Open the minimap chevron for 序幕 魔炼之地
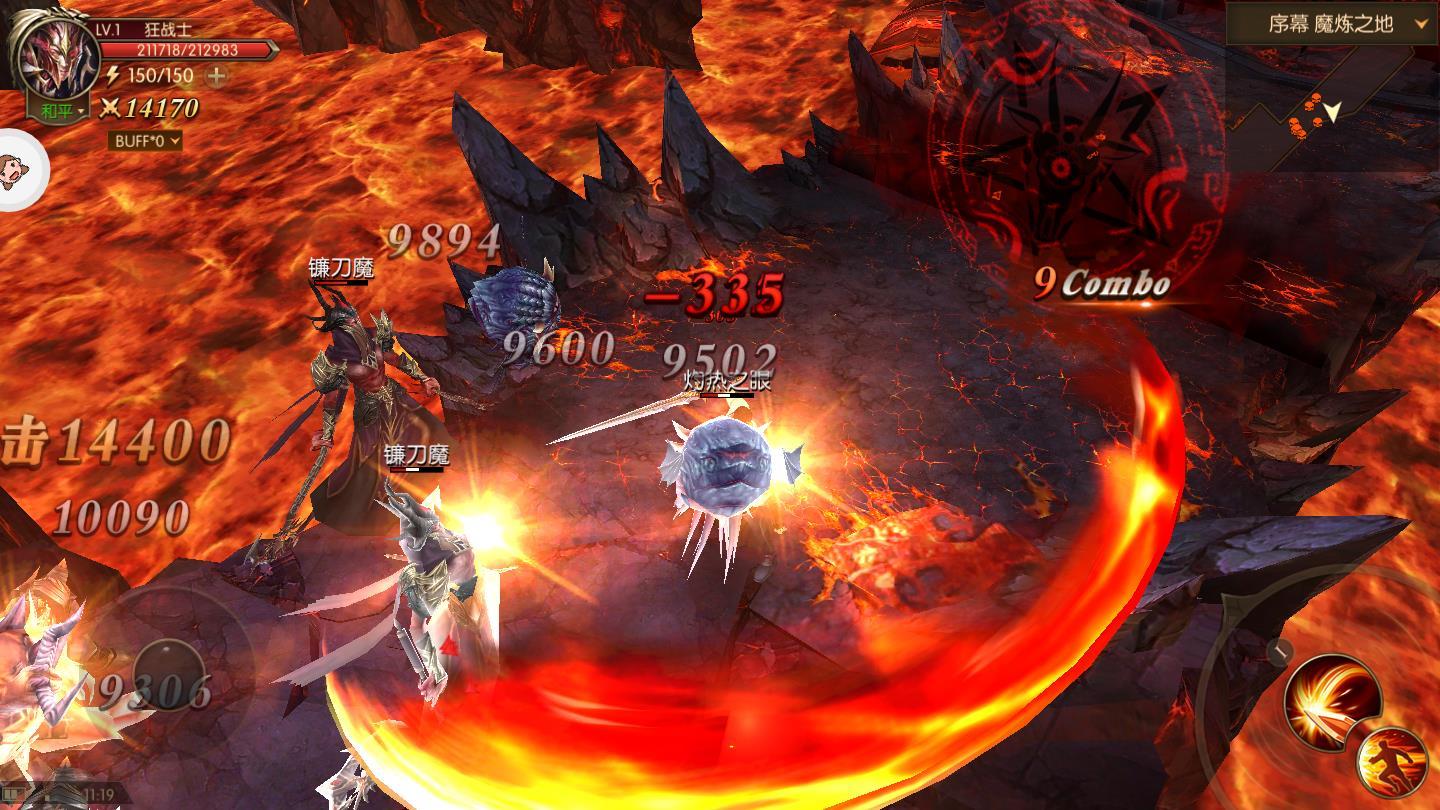Screen dimensions: 1440x810 [1420, 23]
